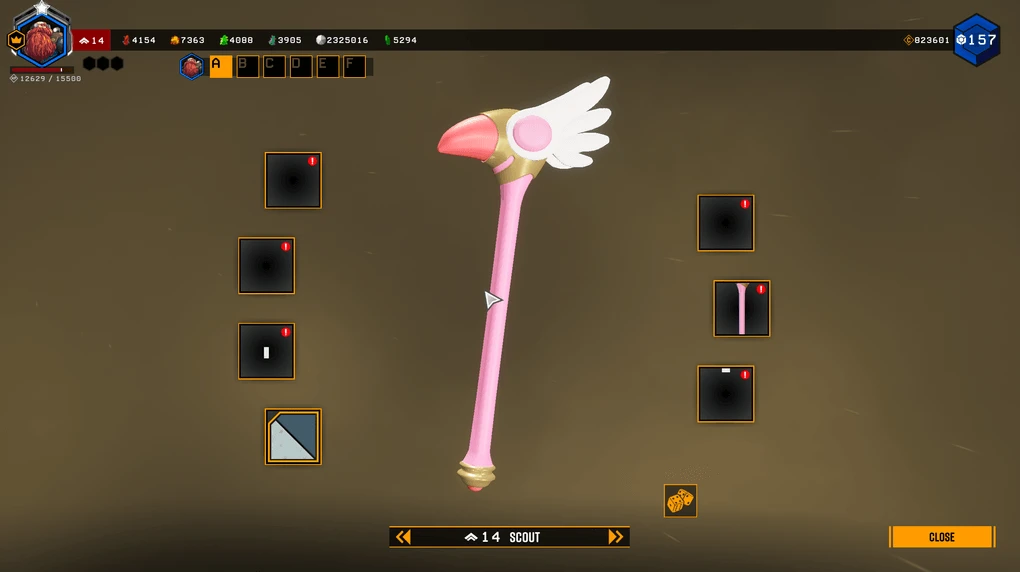
Task: Open the grey-blue paint job slot
Action: (x=293, y=437)
